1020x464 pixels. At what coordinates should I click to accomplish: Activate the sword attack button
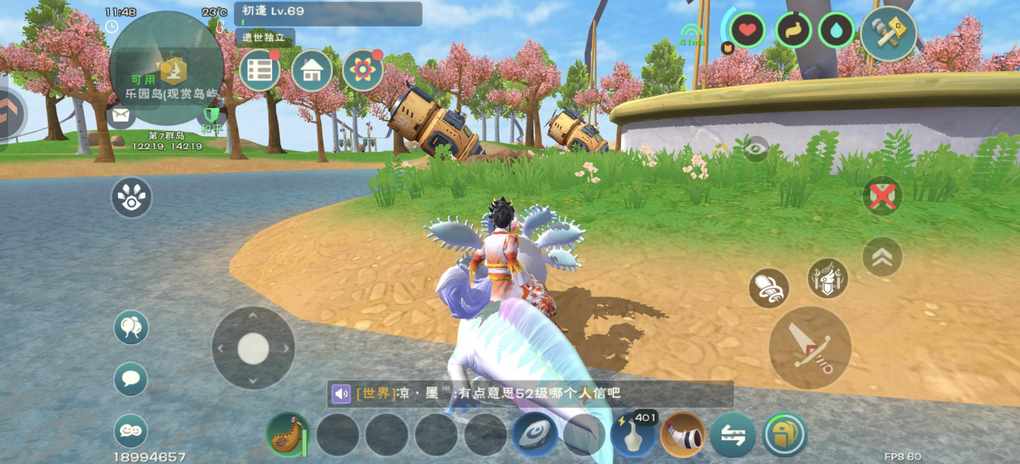pyautogui.click(x=810, y=347)
